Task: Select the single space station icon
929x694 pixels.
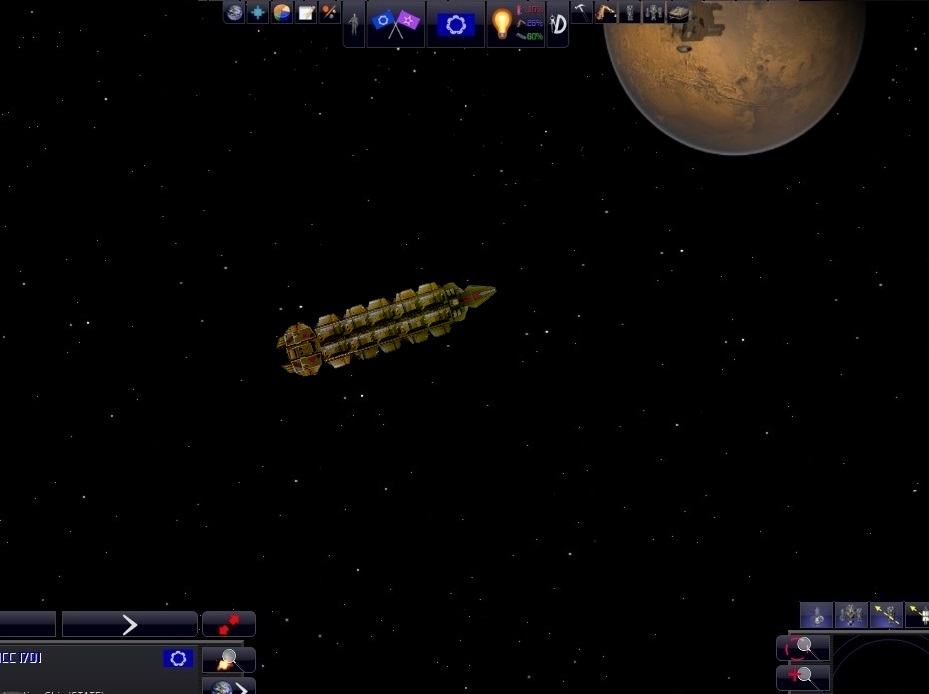Action: pos(816,615)
